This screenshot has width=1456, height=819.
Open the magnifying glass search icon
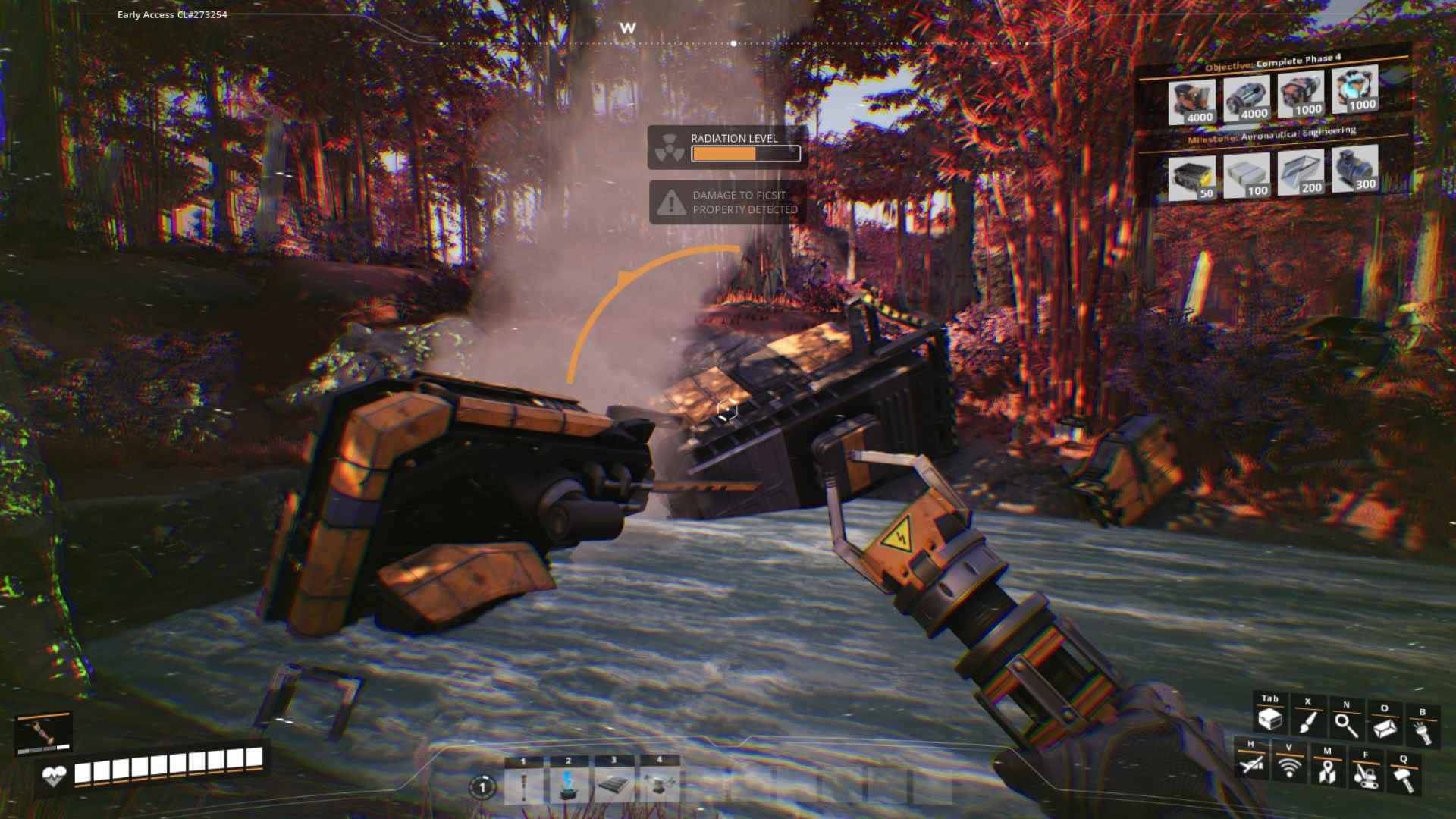(1346, 725)
